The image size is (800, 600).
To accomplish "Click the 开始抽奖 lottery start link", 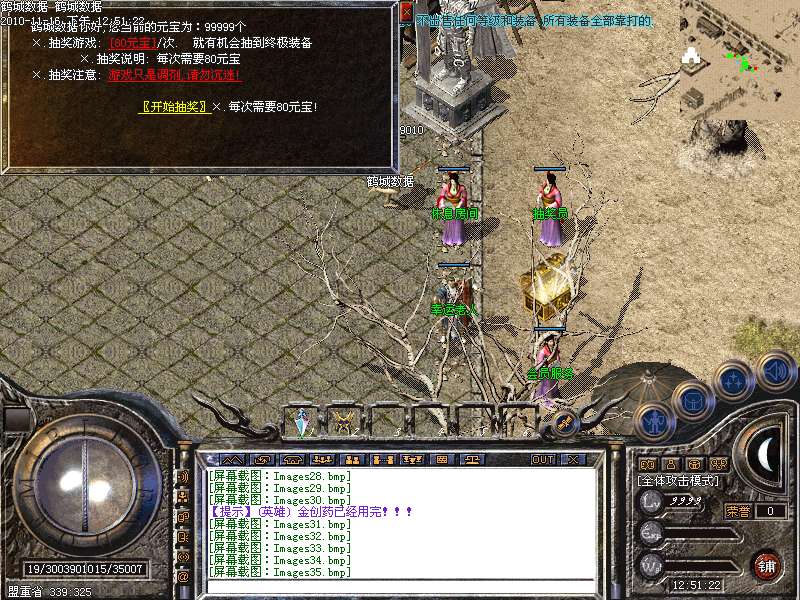I will pyautogui.click(x=175, y=107).
